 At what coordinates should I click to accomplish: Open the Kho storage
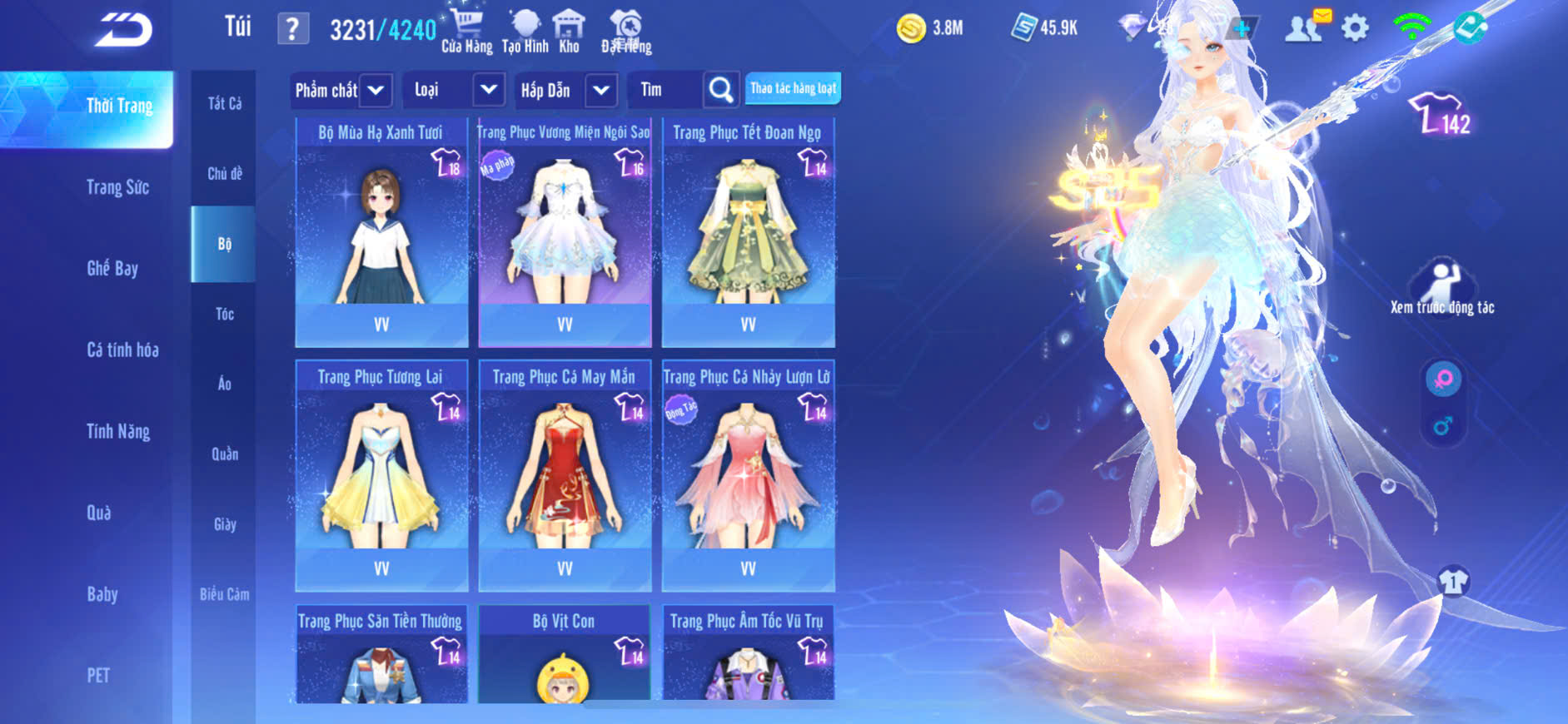569,32
